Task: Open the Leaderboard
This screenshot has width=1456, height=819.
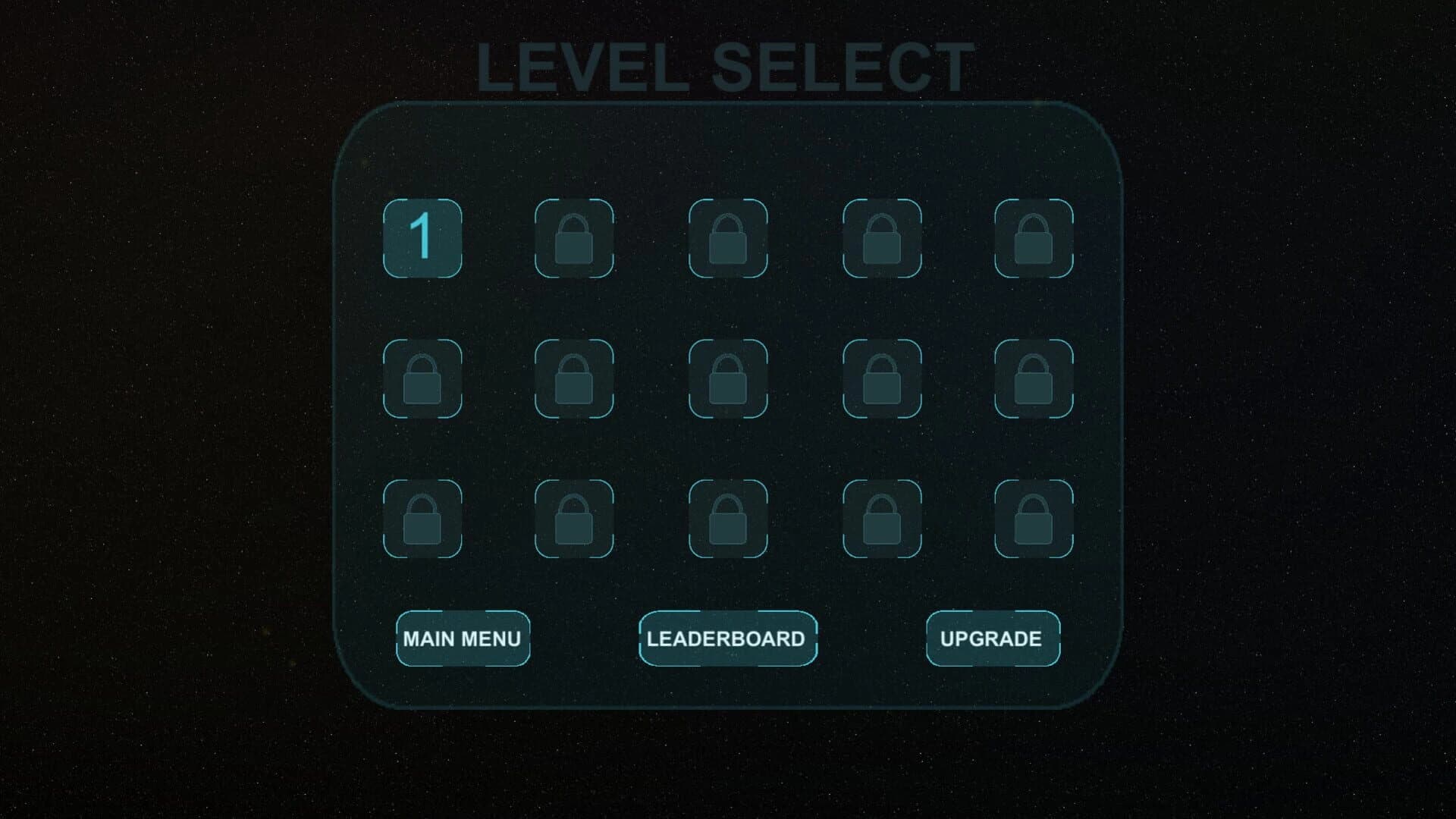Action: pyautogui.click(x=727, y=639)
